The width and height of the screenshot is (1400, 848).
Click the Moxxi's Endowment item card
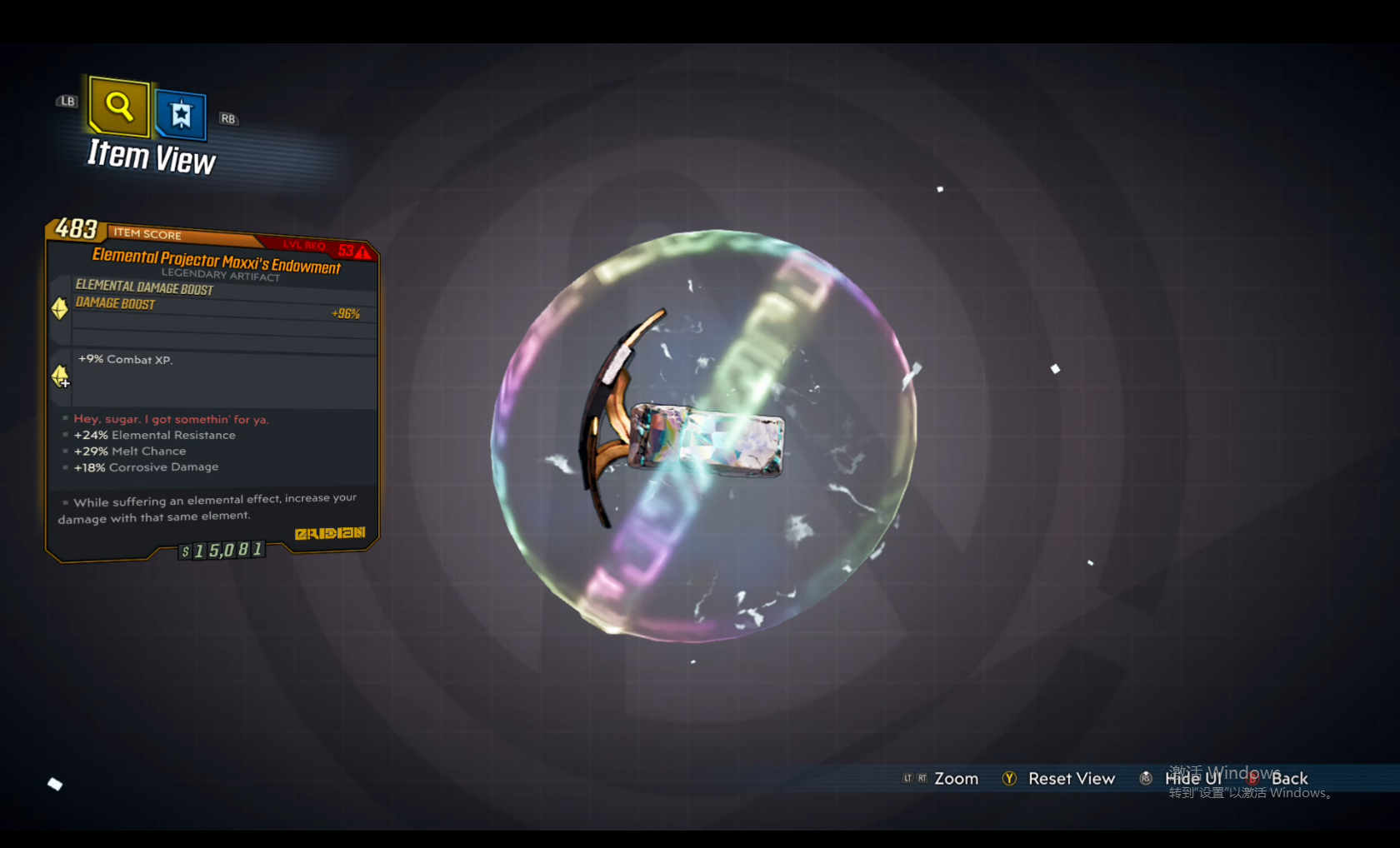tap(212, 392)
